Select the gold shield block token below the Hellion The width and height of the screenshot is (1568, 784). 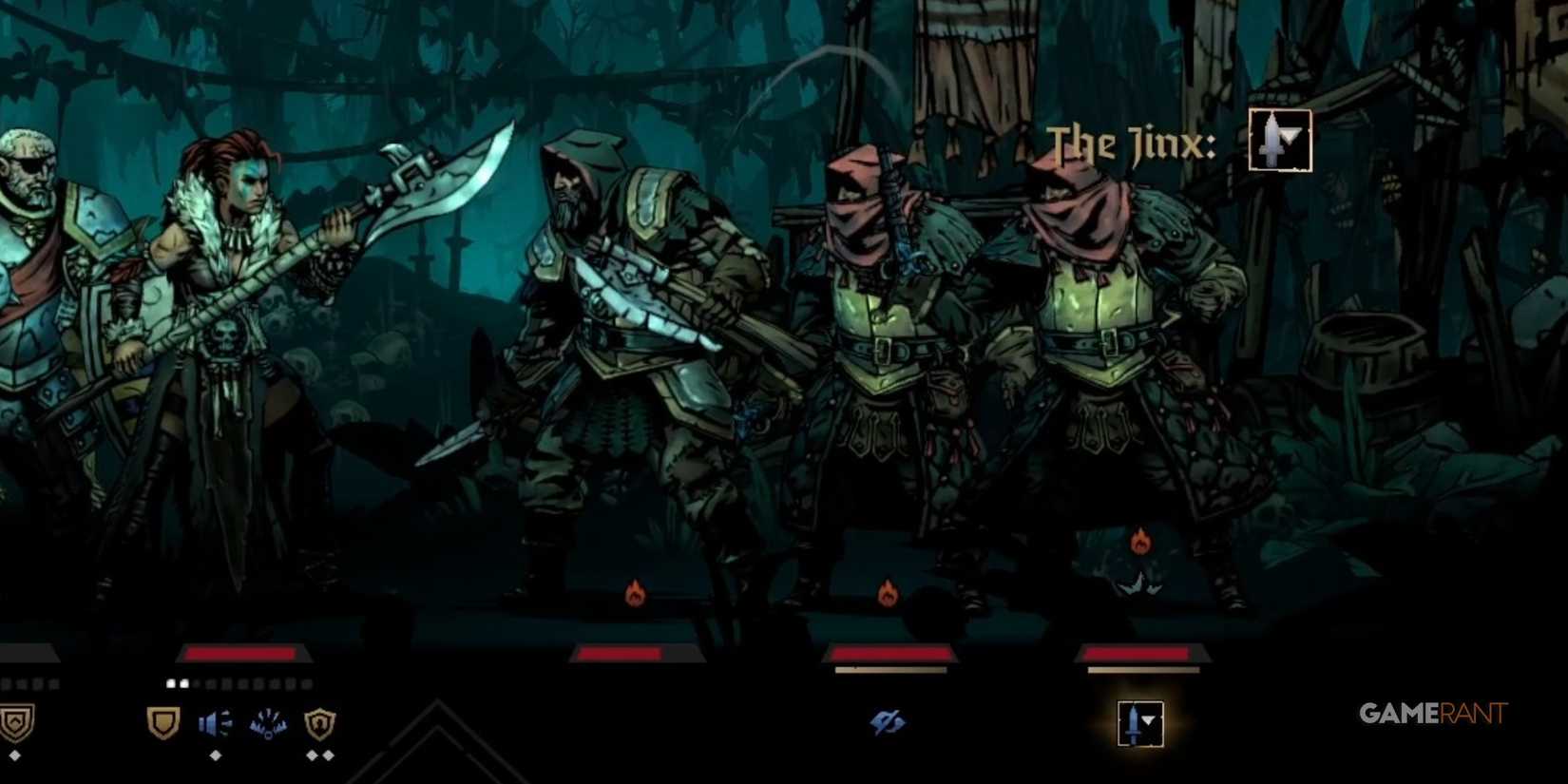click(x=162, y=722)
